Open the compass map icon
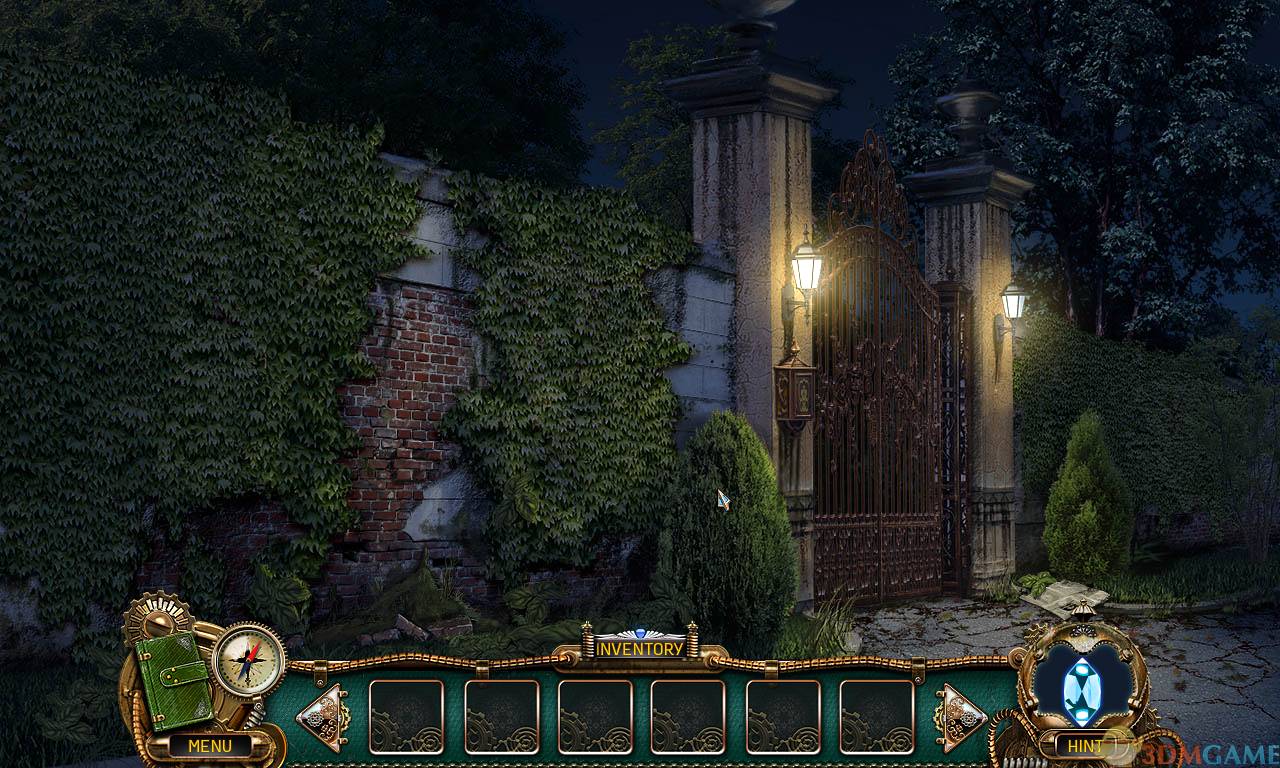Viewport: 1280px width, 768px height. [x=249, y=660]
